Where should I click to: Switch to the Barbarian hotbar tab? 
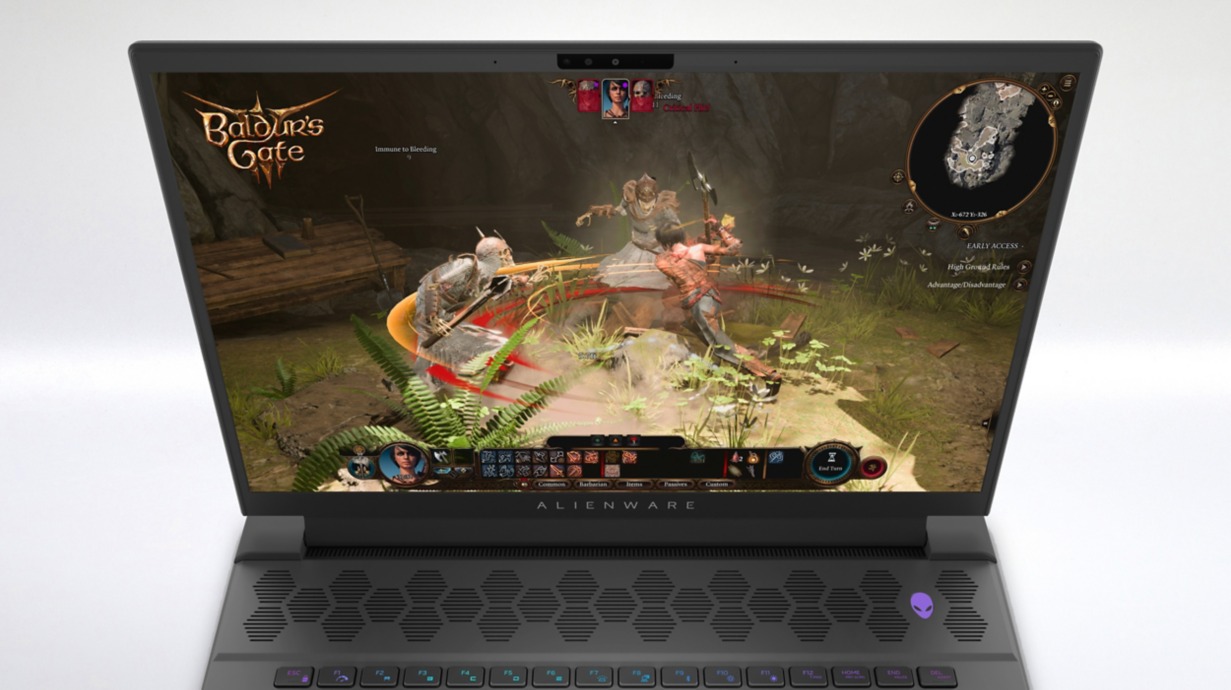[593, 484]
